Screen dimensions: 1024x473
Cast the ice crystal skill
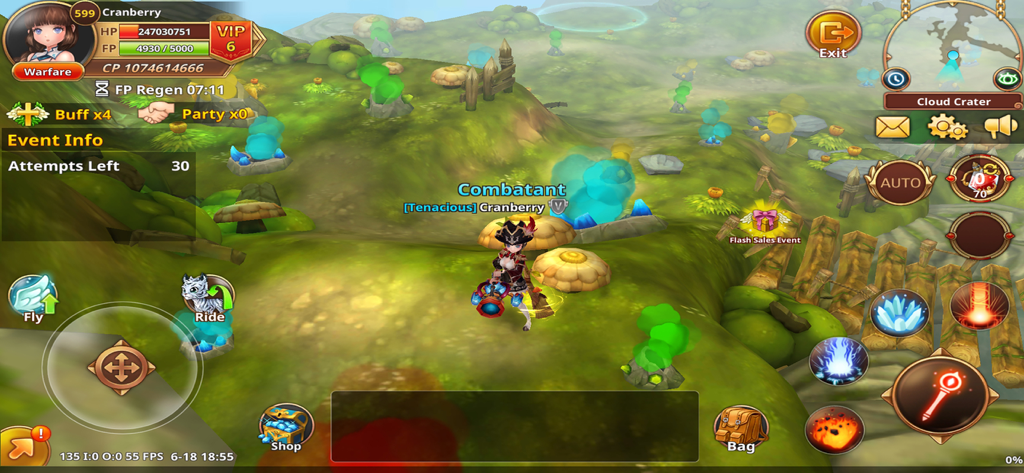pos(899,313)
